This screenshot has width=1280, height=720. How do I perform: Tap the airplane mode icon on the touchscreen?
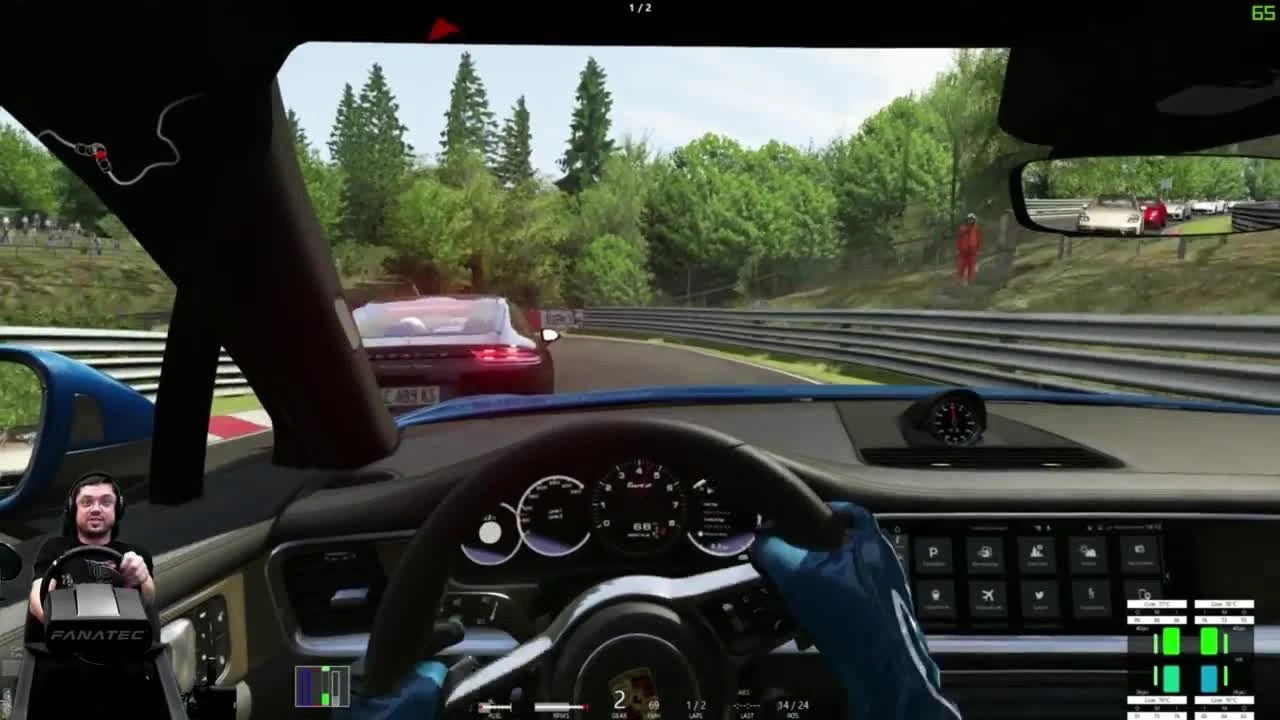pos(986,595)
